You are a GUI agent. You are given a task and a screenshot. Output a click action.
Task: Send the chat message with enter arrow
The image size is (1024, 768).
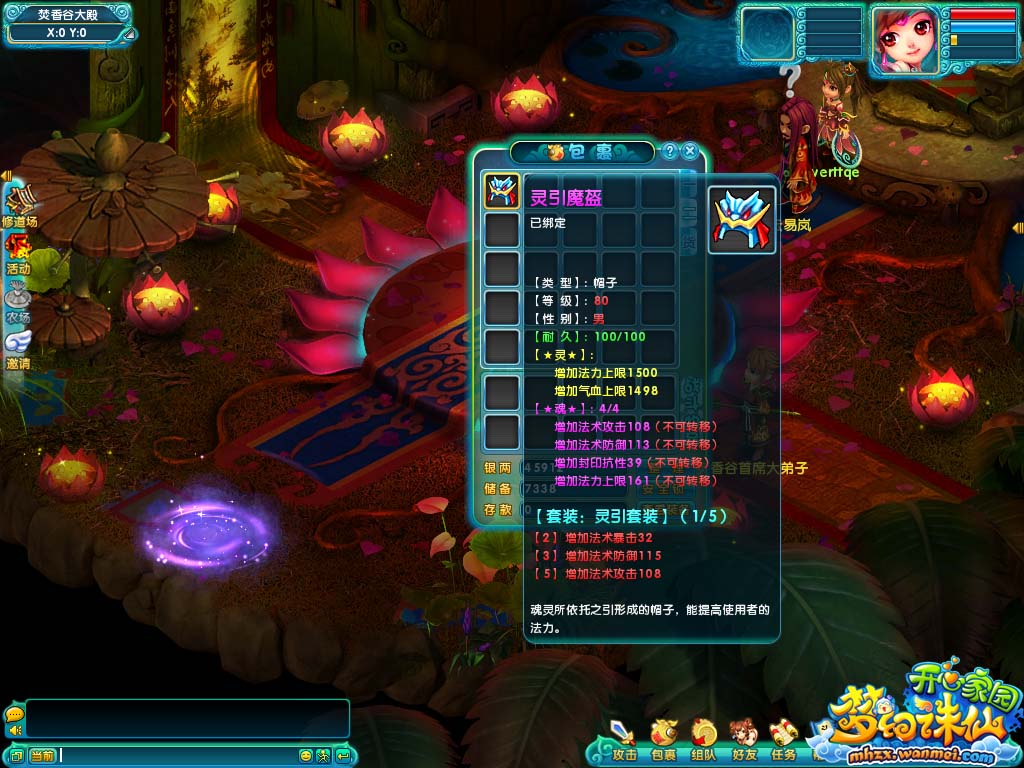pyautogui.click(x=342, y=755)
